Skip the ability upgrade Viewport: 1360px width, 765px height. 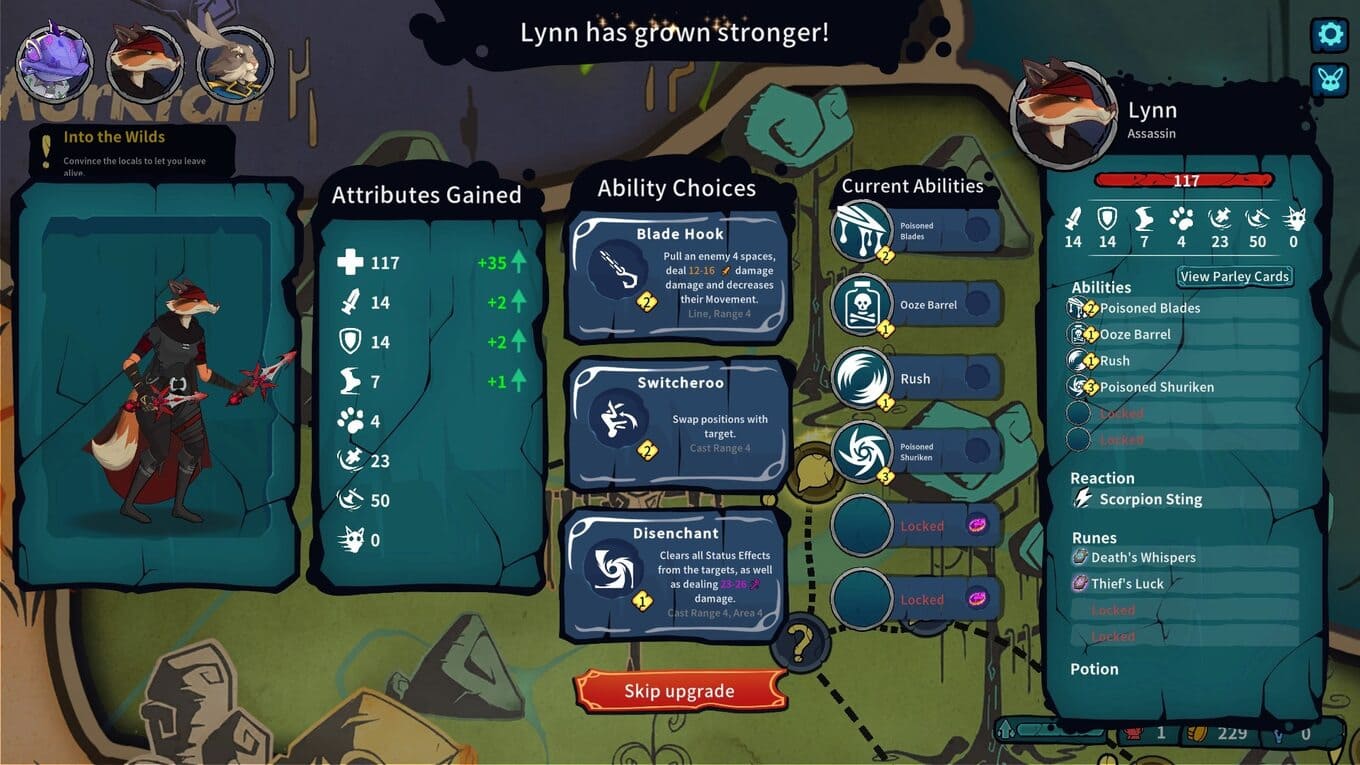coord(679,691)
